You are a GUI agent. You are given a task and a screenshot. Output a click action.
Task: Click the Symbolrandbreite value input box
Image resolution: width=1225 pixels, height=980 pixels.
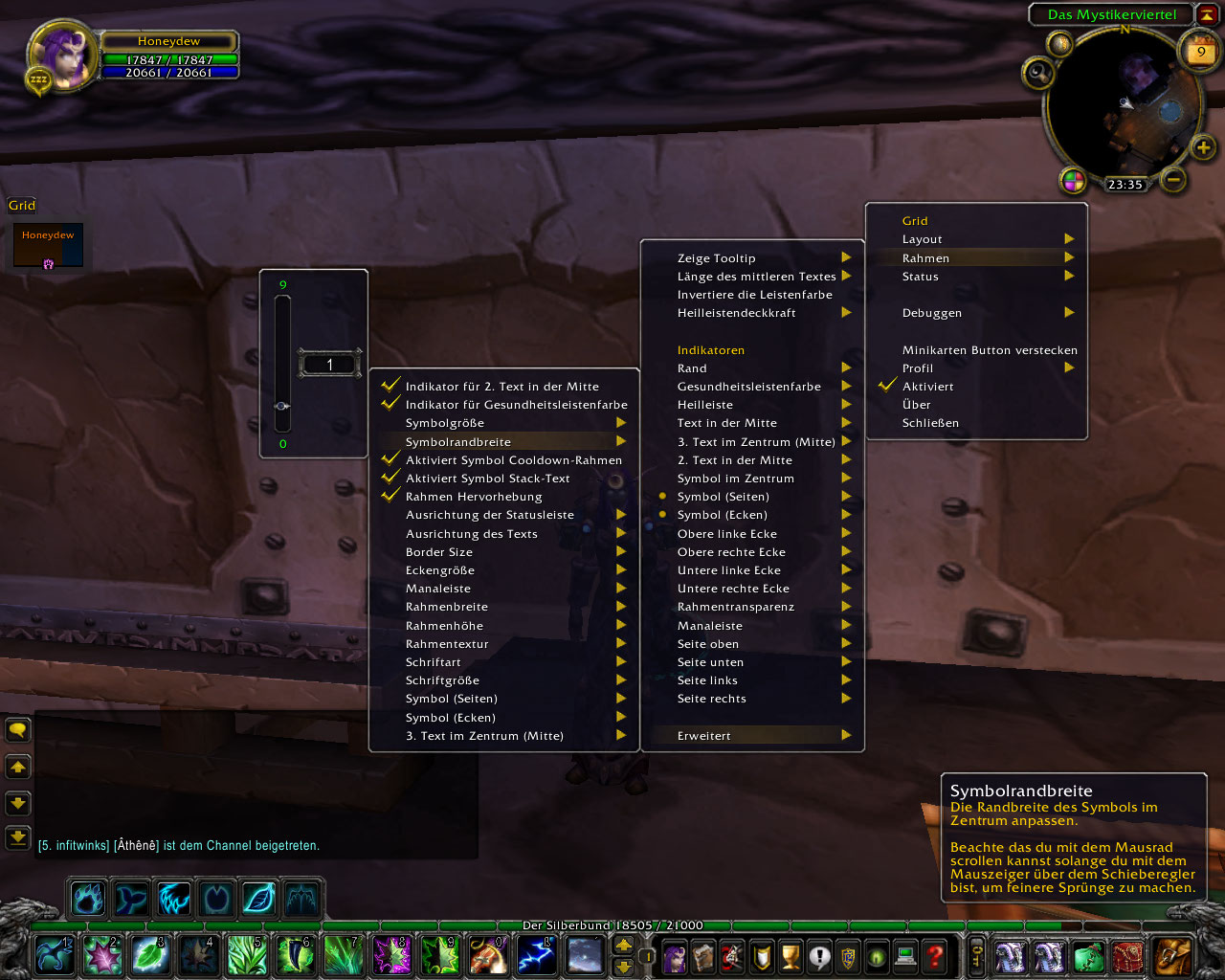329,365
